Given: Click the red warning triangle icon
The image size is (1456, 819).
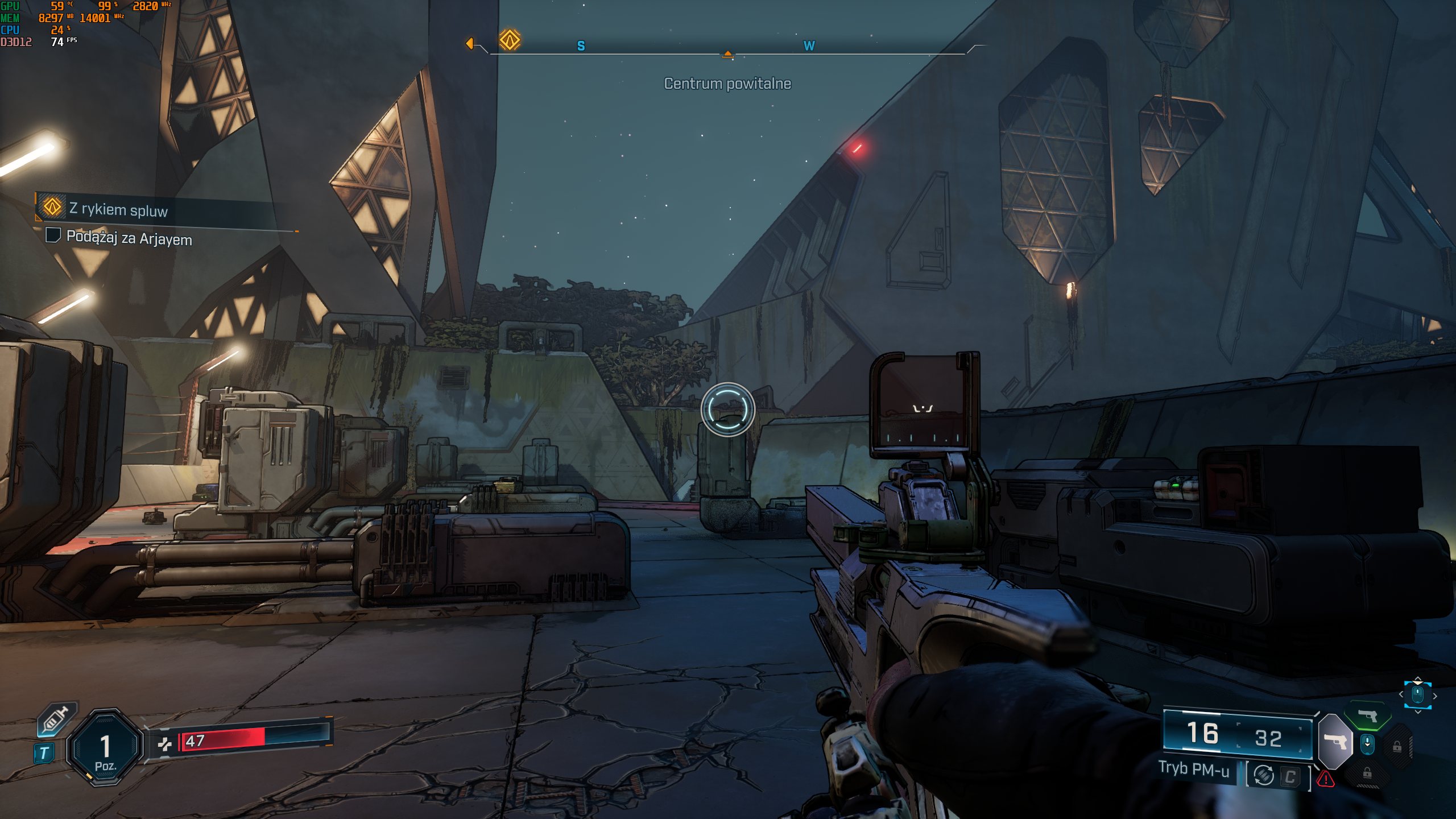Looking at the screenshot, I should [x=1326, y=778].
